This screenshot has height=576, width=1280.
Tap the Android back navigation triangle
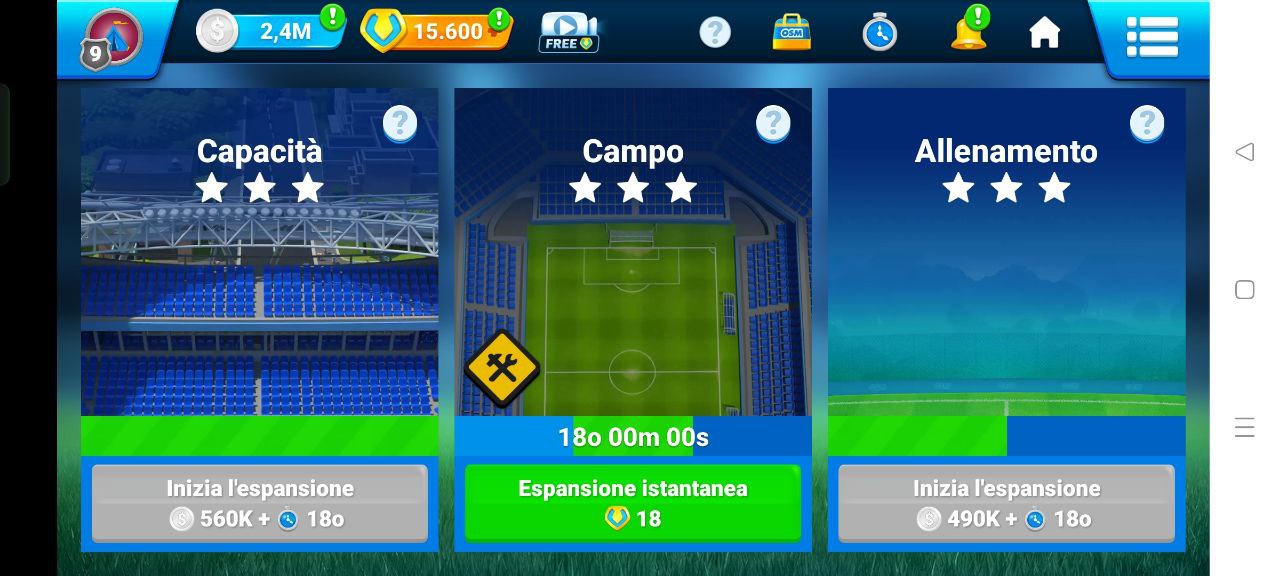(1244, 152)
